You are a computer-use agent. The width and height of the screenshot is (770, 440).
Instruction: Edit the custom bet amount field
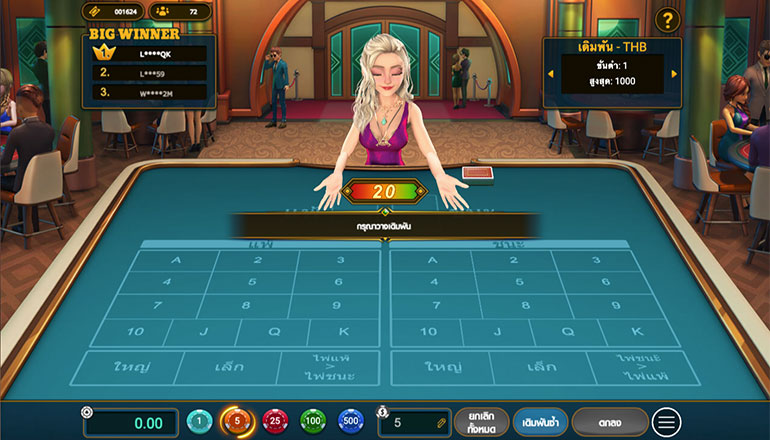pyautogui.click(x=417, y=423)
